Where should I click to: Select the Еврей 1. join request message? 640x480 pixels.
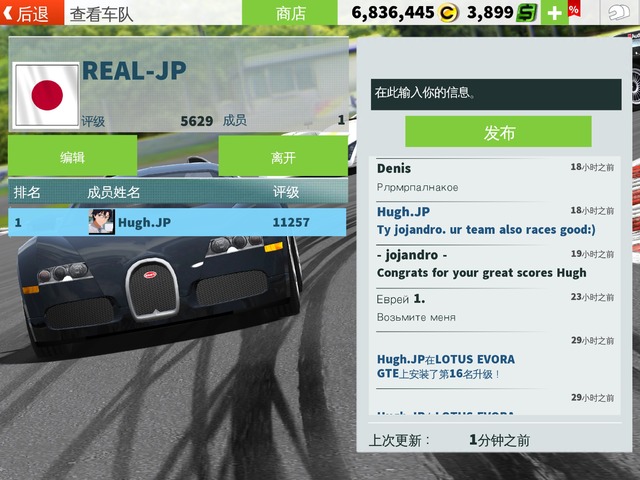click(495, 307)
